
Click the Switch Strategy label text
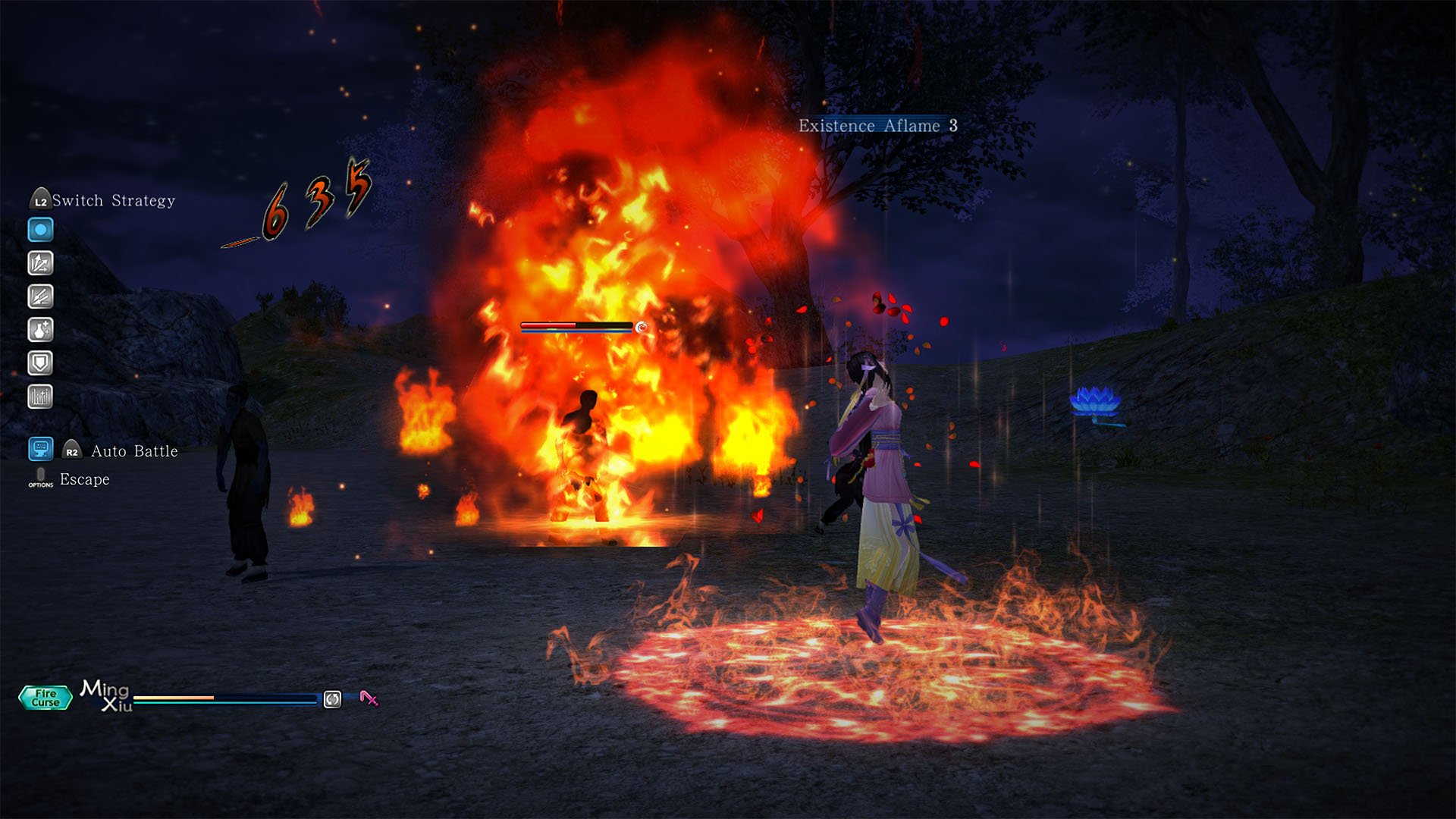(x=114, y=200)
